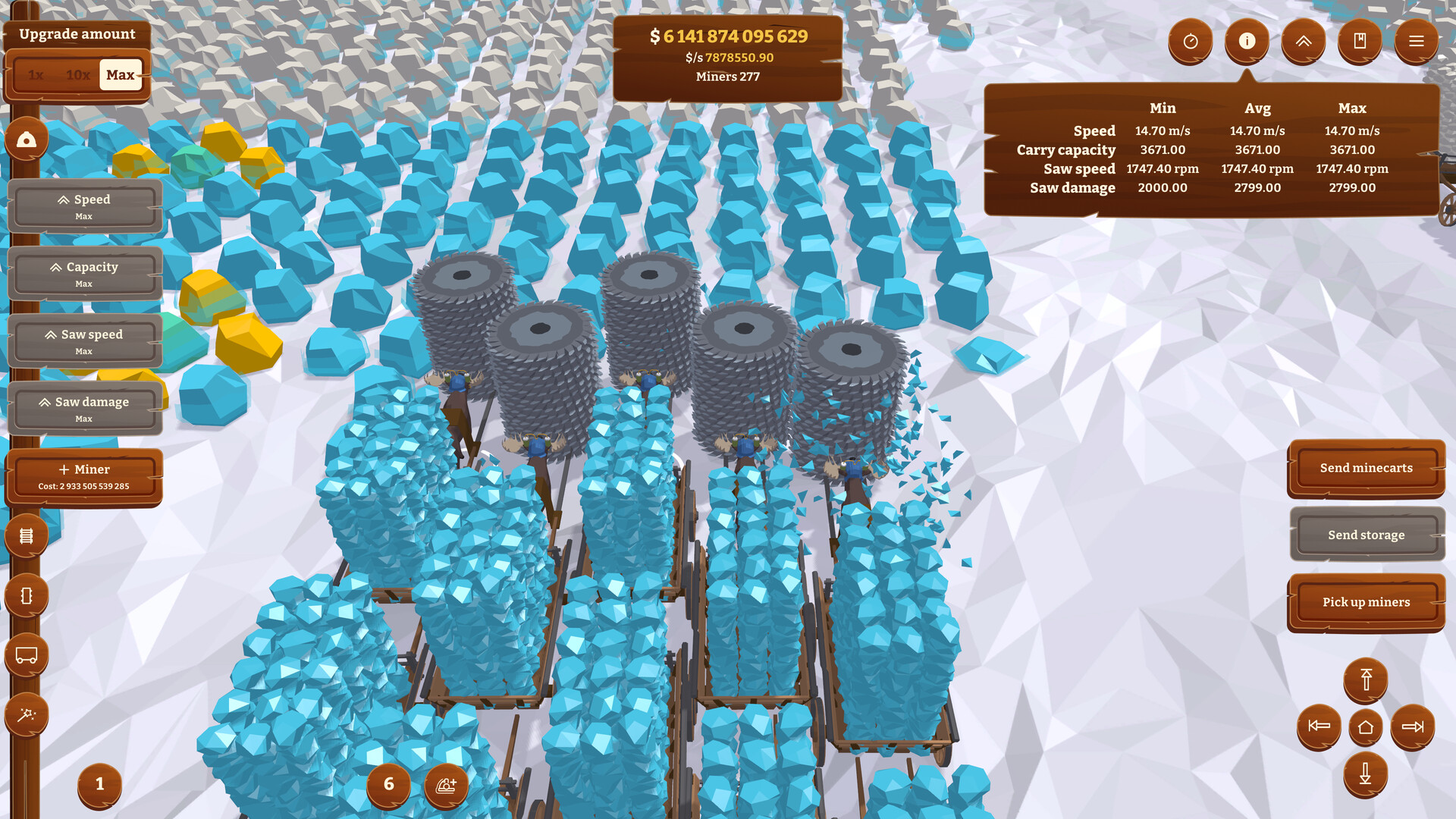
Task: Choose the 10x upgrade amount
Action: tap(77, 75)
